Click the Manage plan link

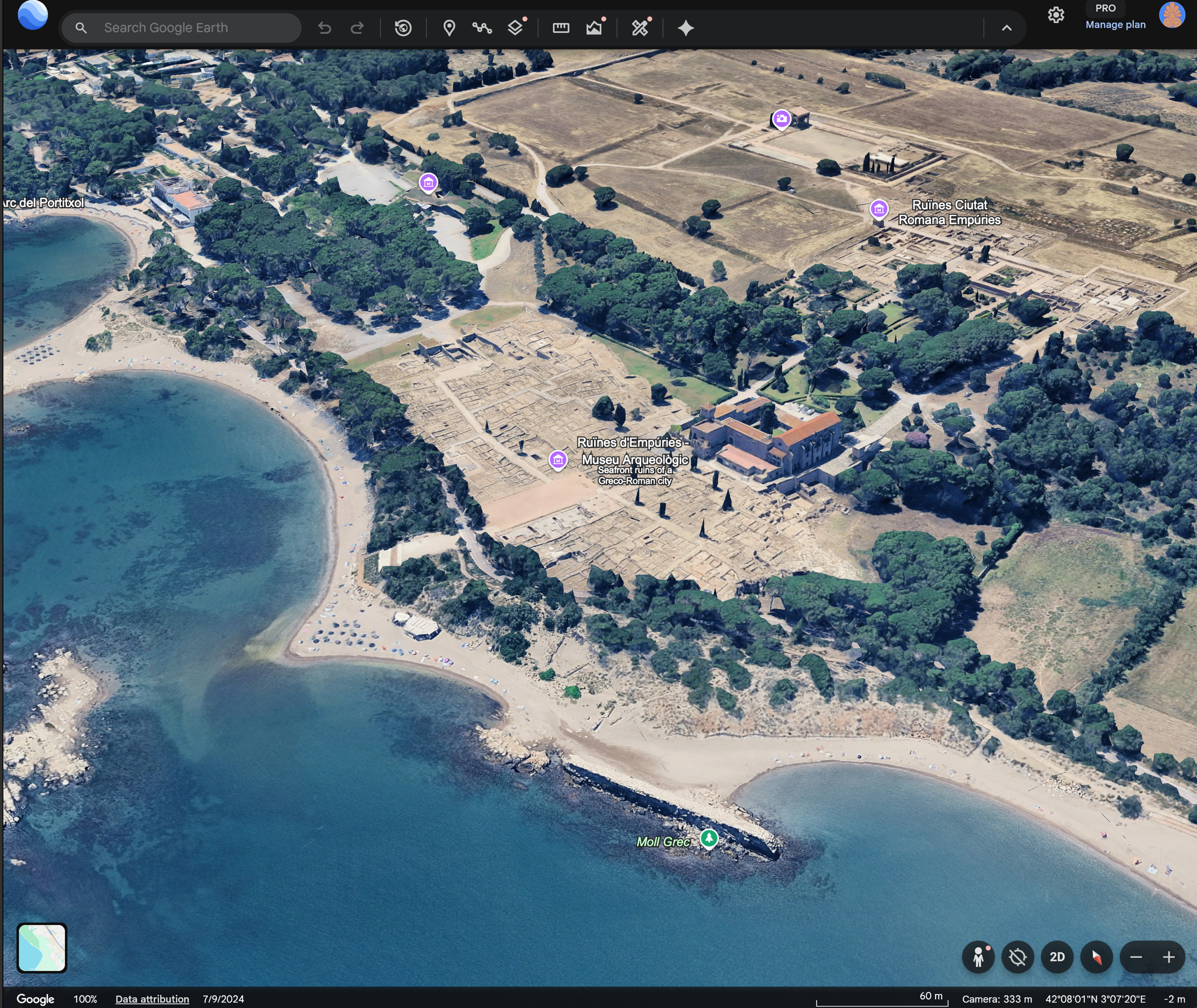(x=1115, y=24)
